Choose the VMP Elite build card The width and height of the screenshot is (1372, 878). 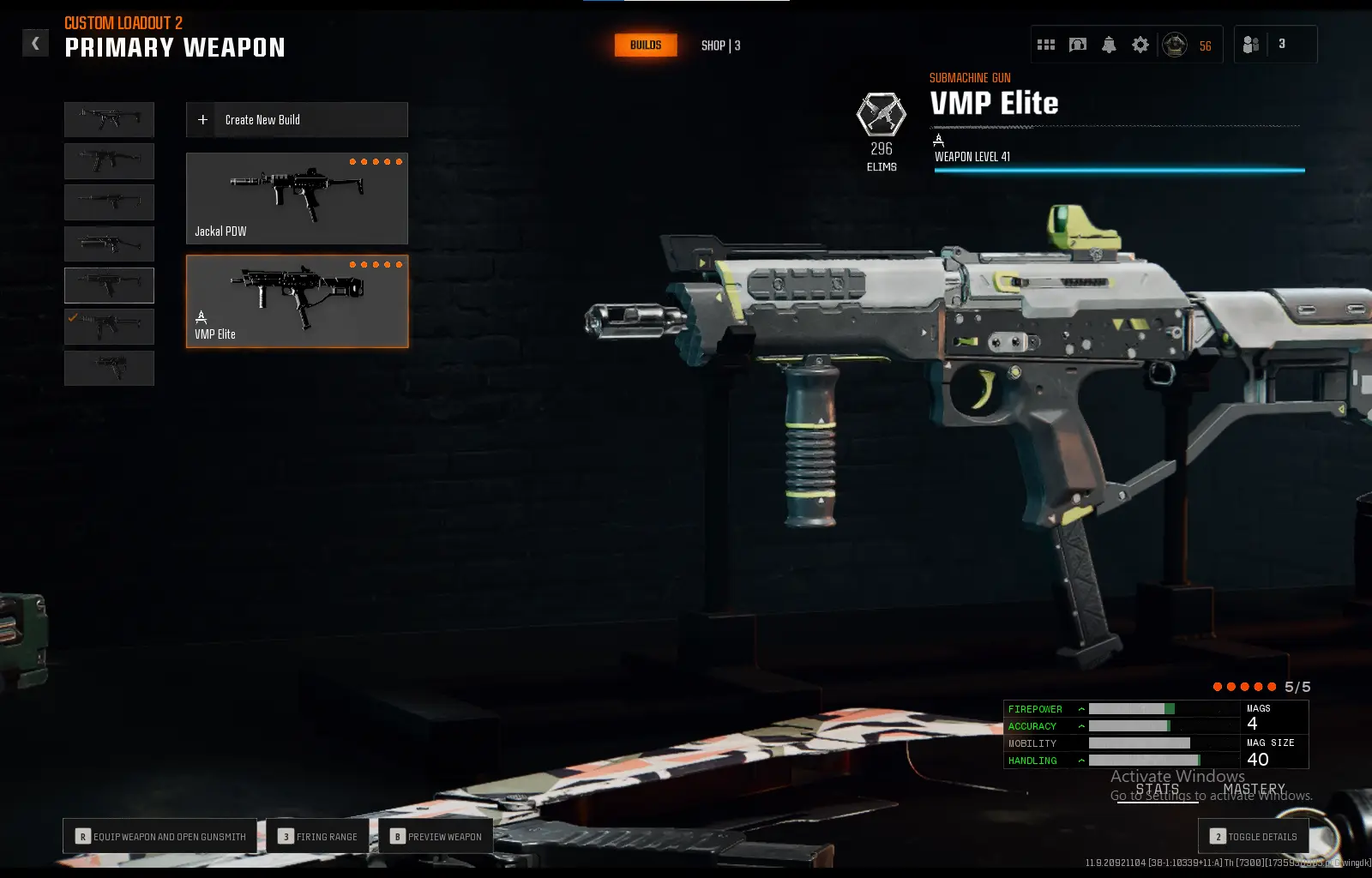tap(297, 301)
